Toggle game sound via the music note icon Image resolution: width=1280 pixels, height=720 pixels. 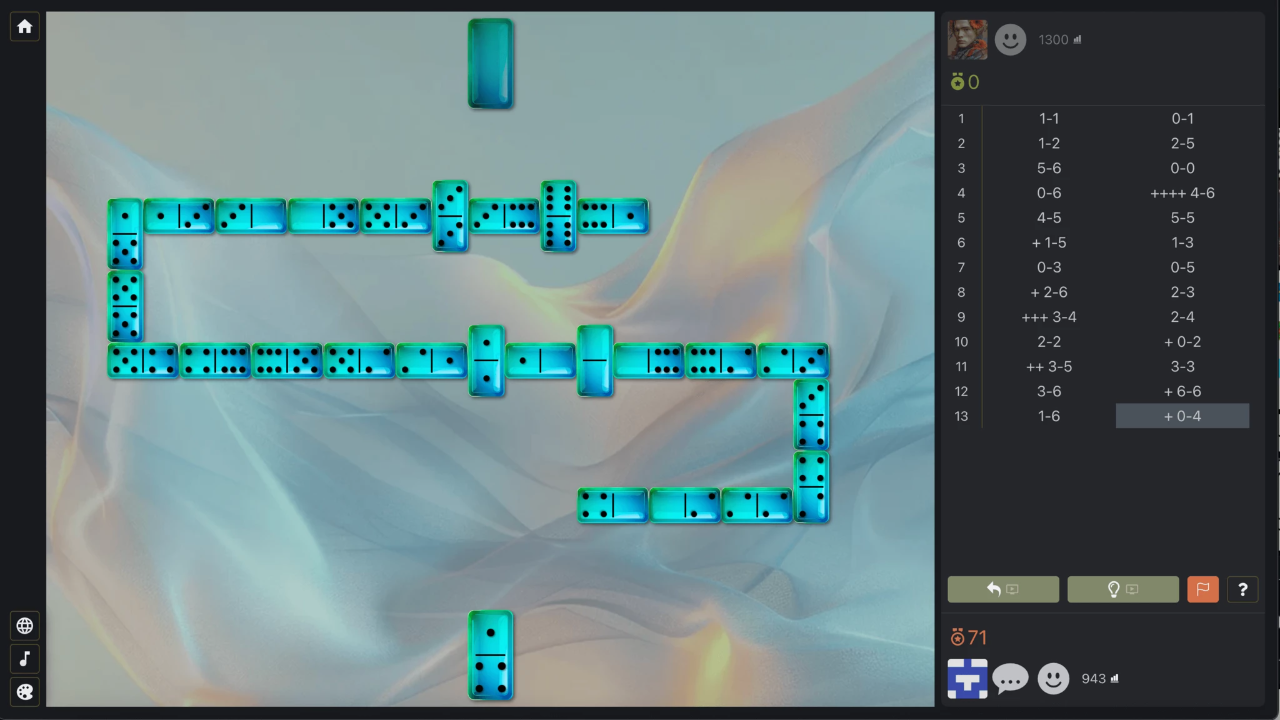click(24, 658)
